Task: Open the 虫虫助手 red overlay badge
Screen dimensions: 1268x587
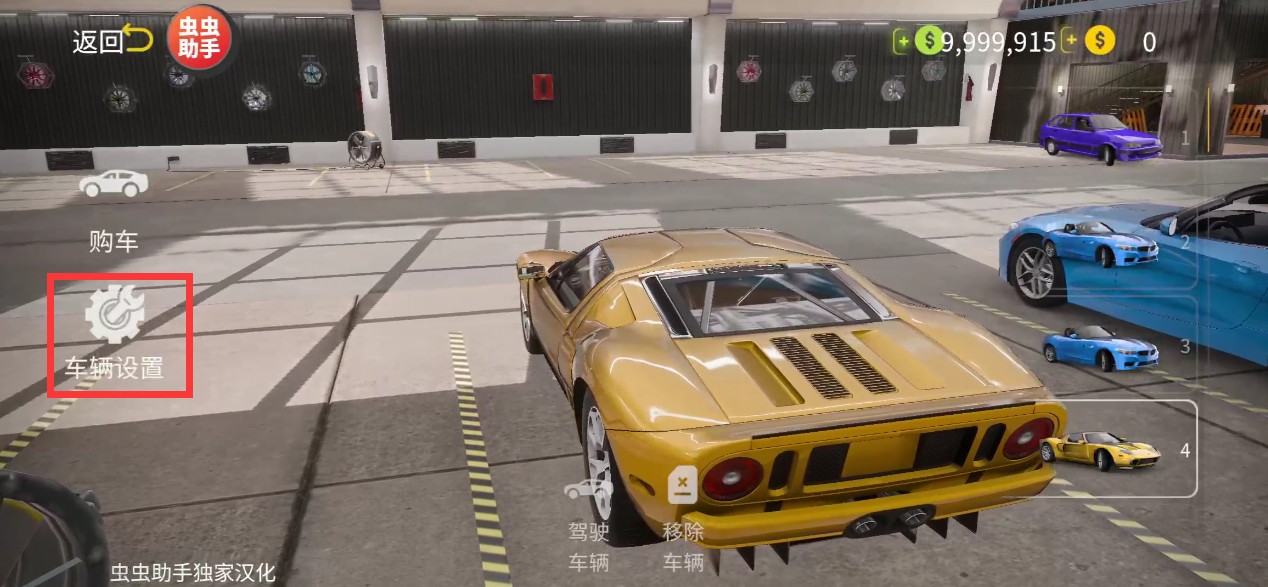Action: coord(199,40)
